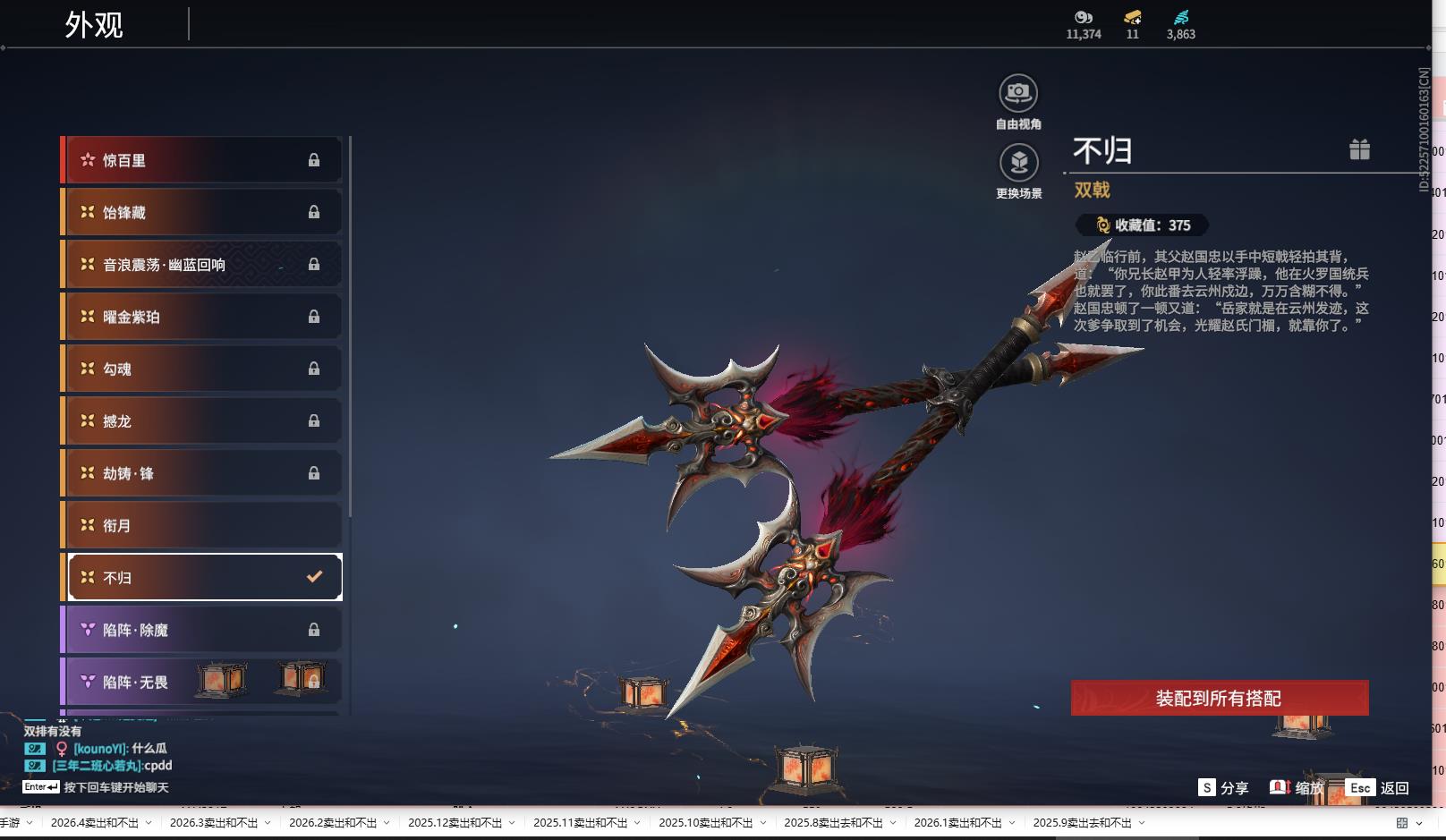The width and height of the screenshot is (1446, 840).
Task: Equip to all loadouts (装配到所有搭配)
Action: 1219,698
